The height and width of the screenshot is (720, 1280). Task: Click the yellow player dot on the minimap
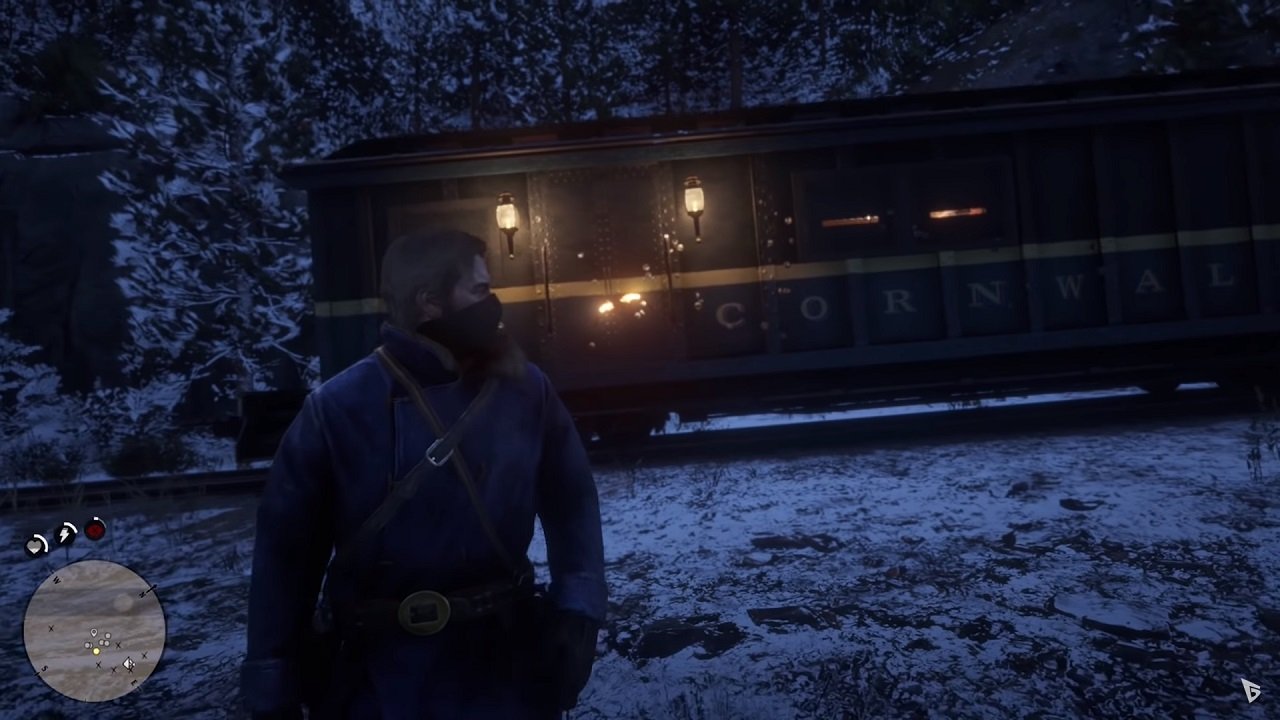[97, 651]
